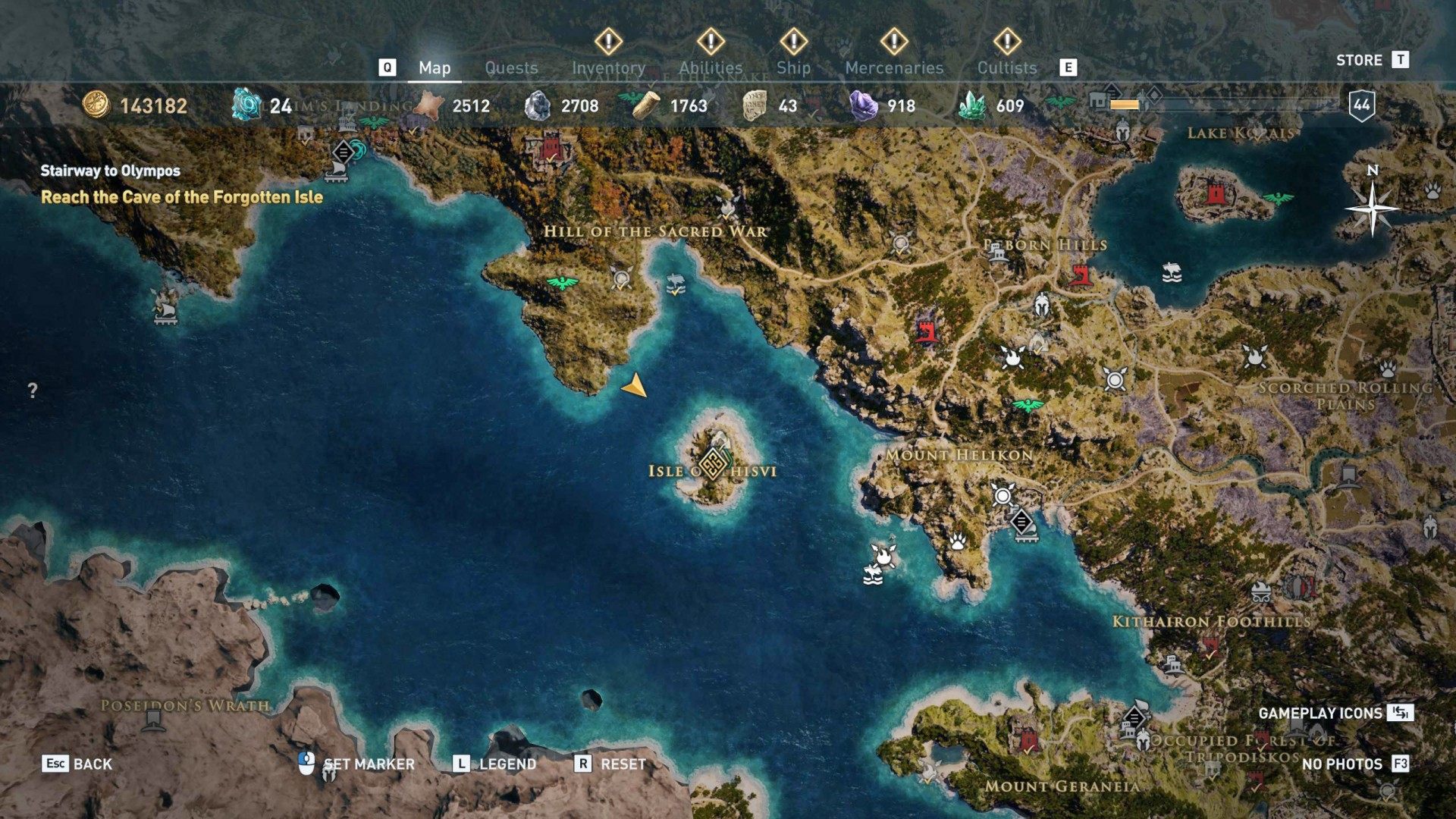Switch to the Quests tab
This screenshot has height=819, width=1456.
point(512,67)
